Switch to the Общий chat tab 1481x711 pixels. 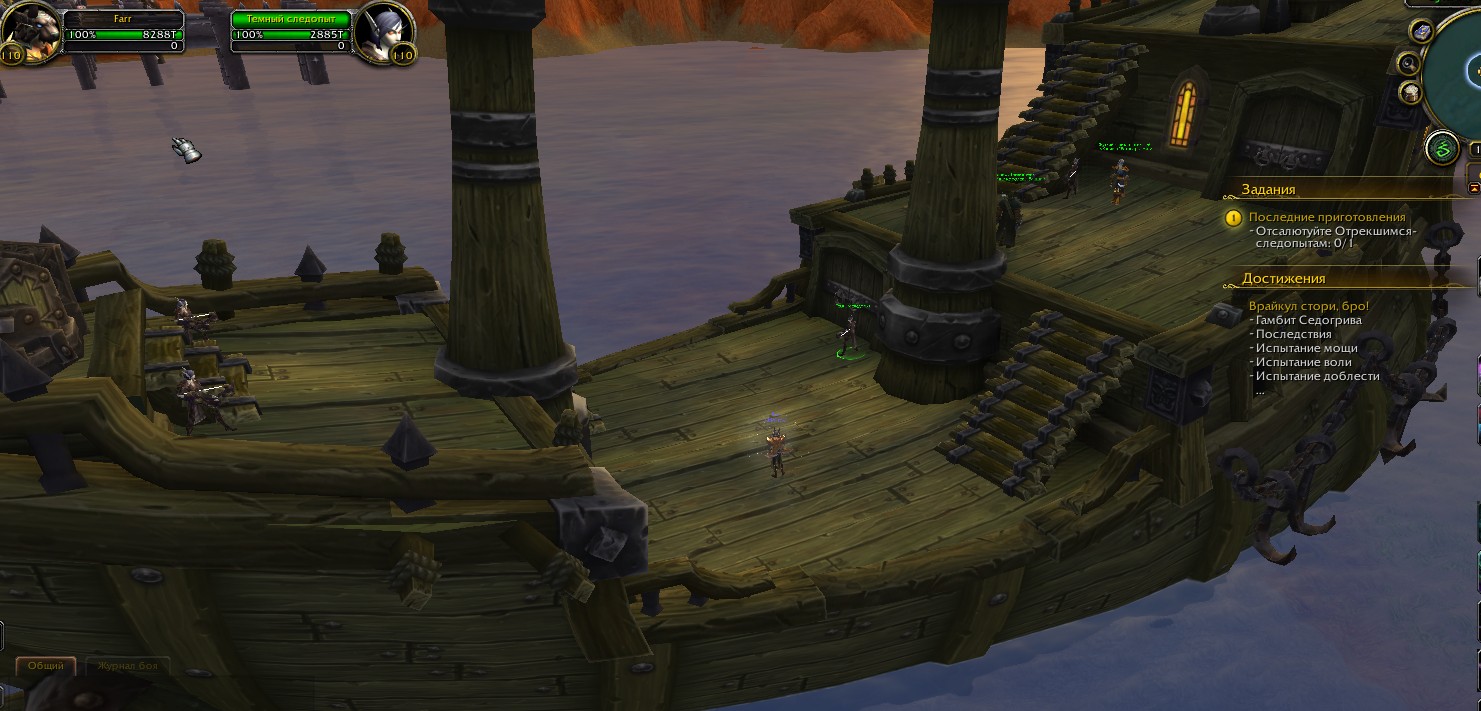point(46,666)
